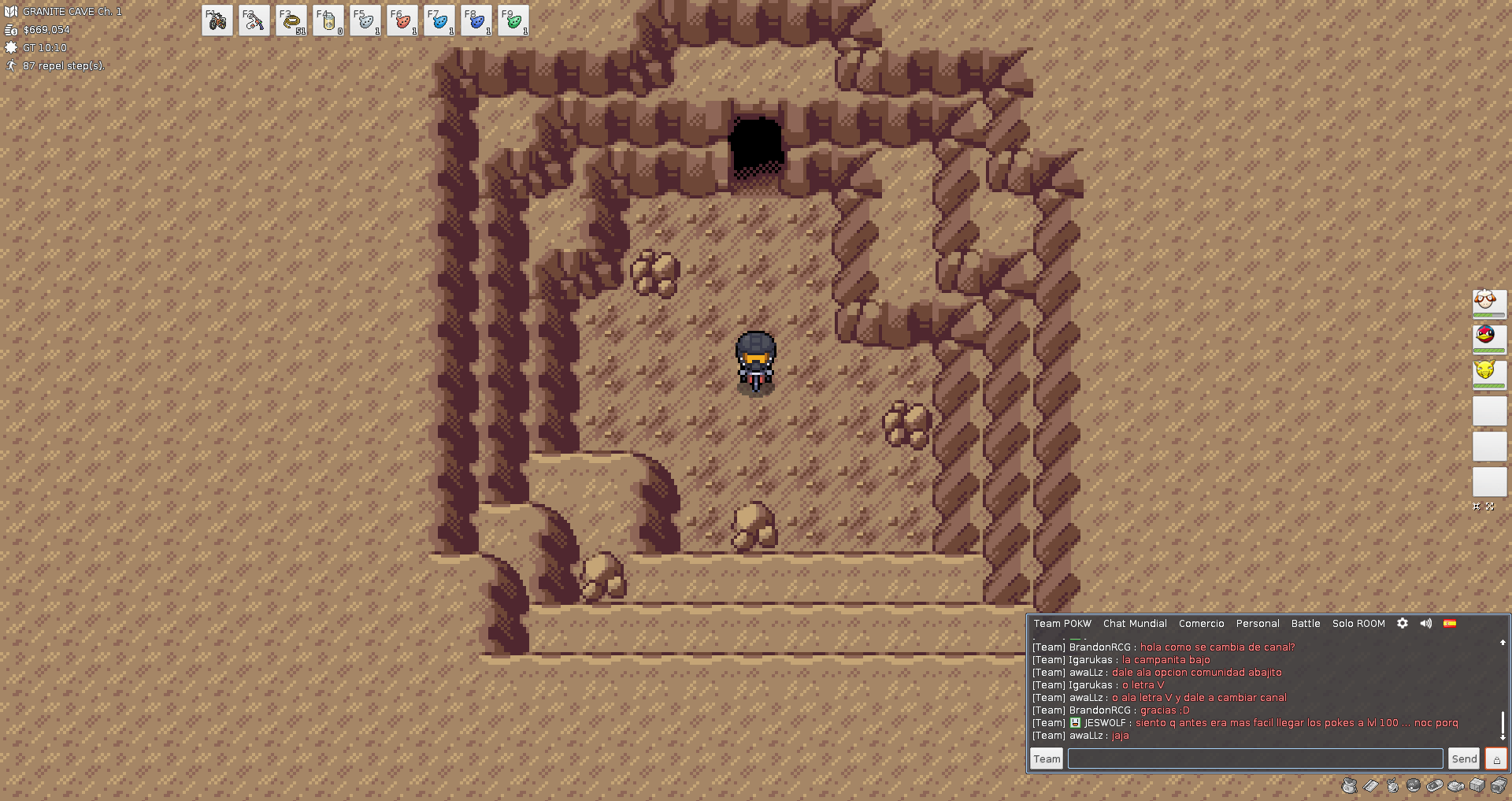Use the escape rope in the F3 slot

tap(291, 20)
